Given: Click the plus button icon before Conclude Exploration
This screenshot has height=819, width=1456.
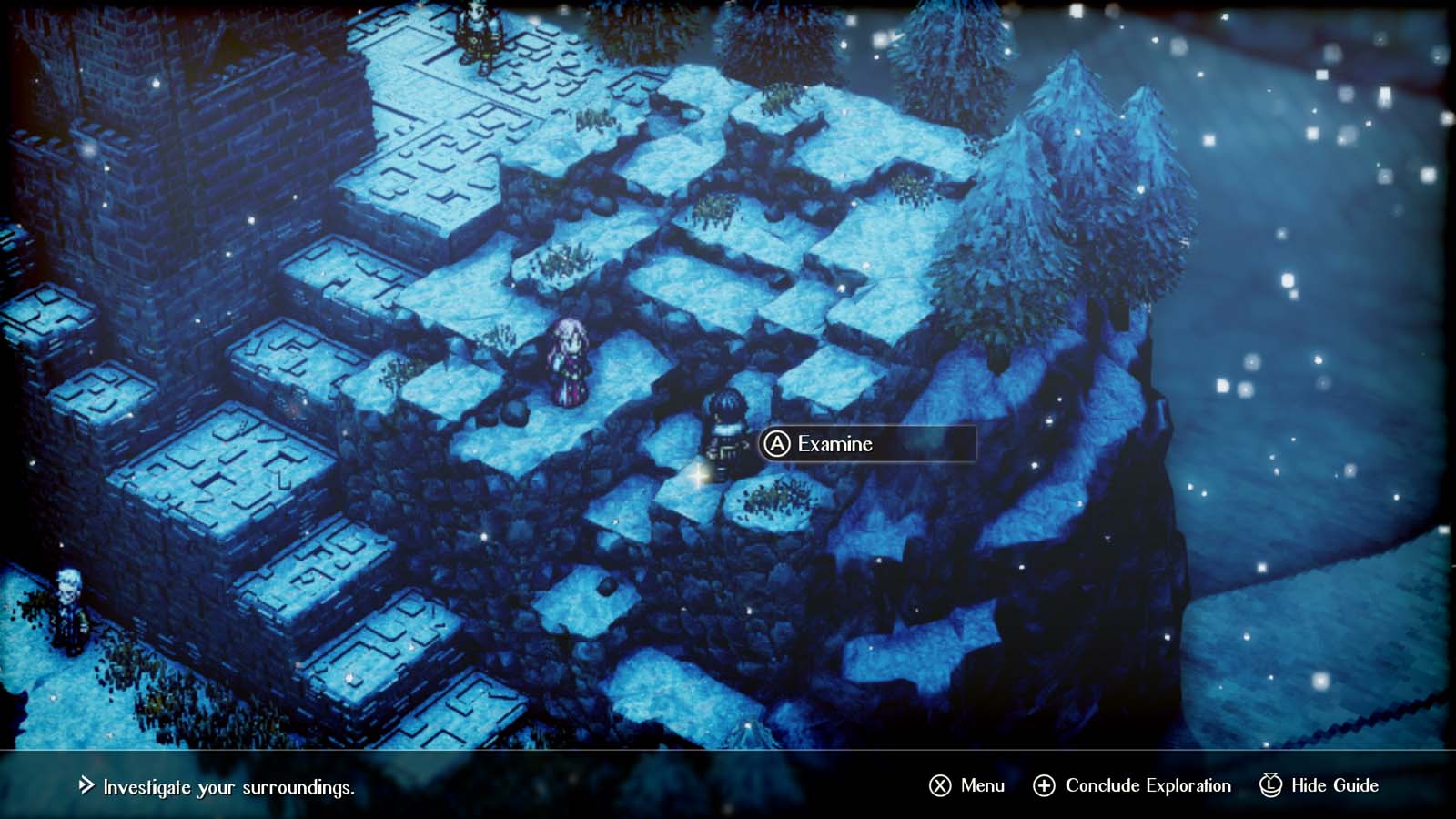Looking at the screenshot, I should tap(1045, 784).
